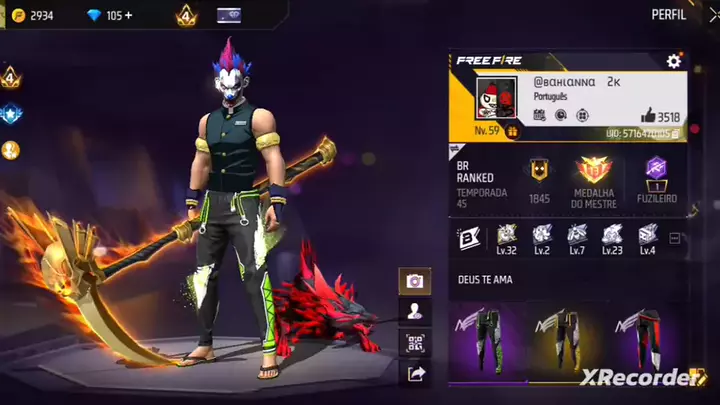Show the profile QR code
Viewport: 720px width, 405px height.
click(415, 343)
